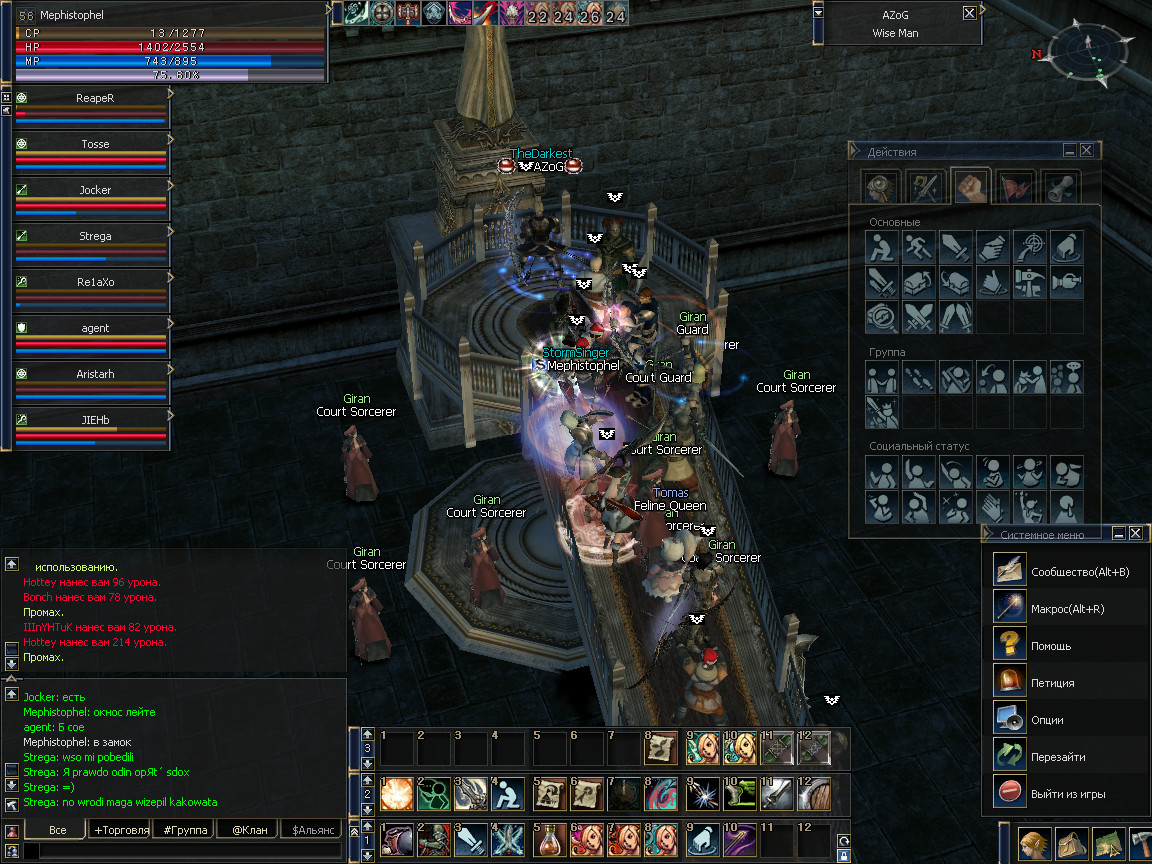Select party member Tosse
This screenshot has height=864, width=1152.
click(x=95, y=144)
